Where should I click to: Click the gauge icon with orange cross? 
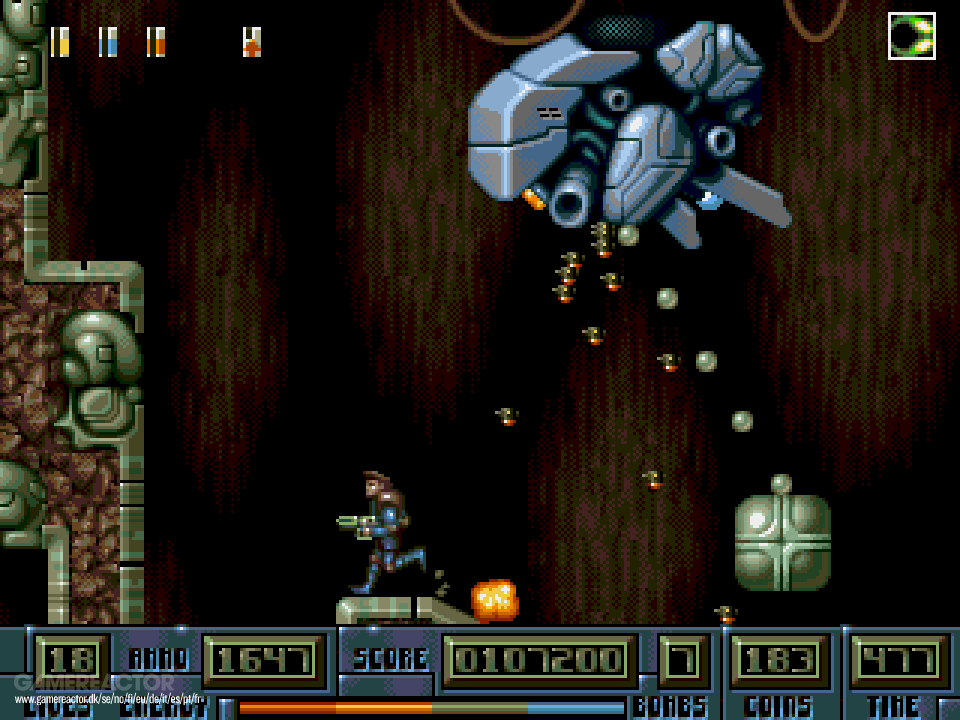click(252, 42)
